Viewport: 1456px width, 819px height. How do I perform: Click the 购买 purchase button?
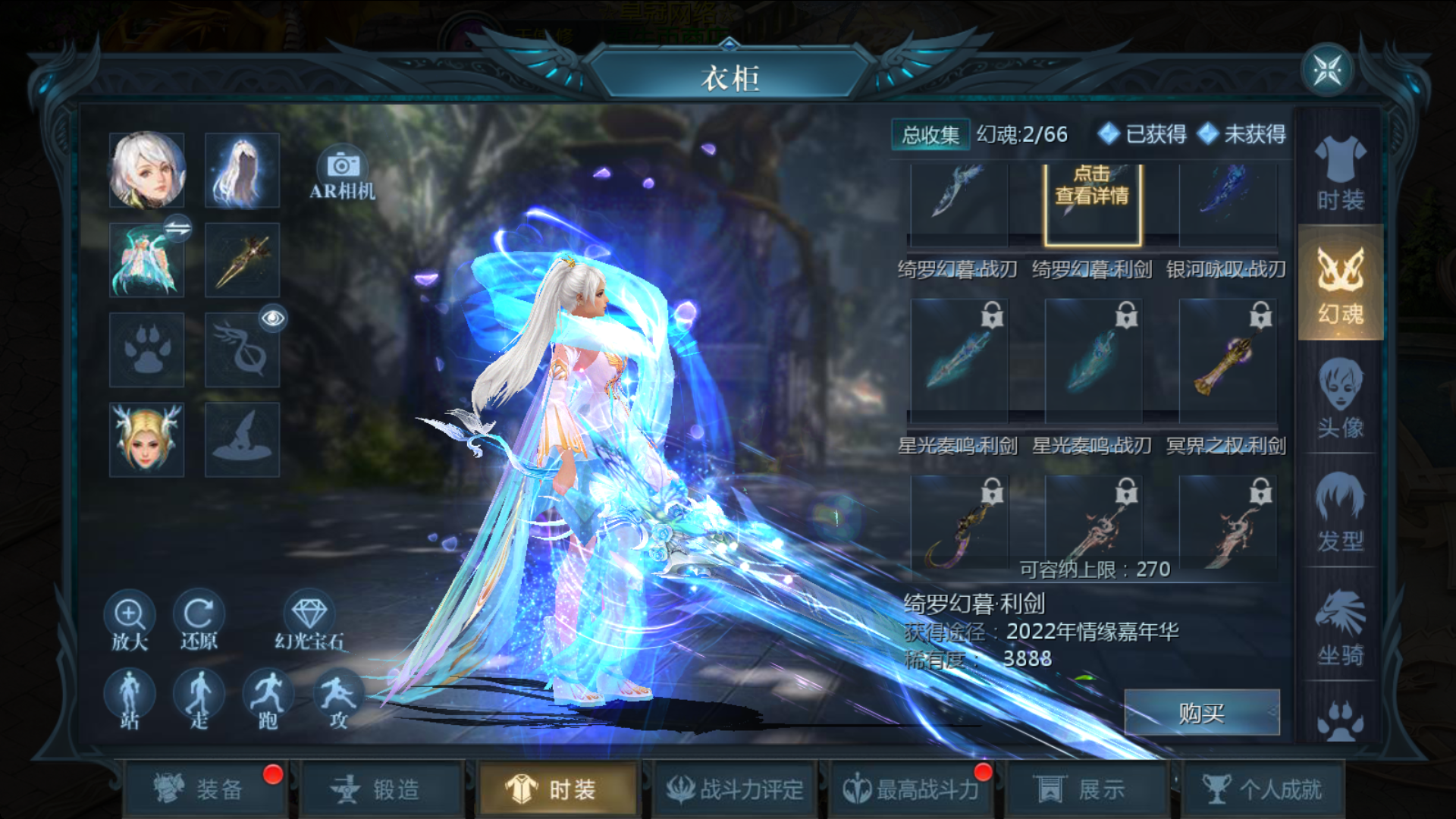click(1201, 713)
